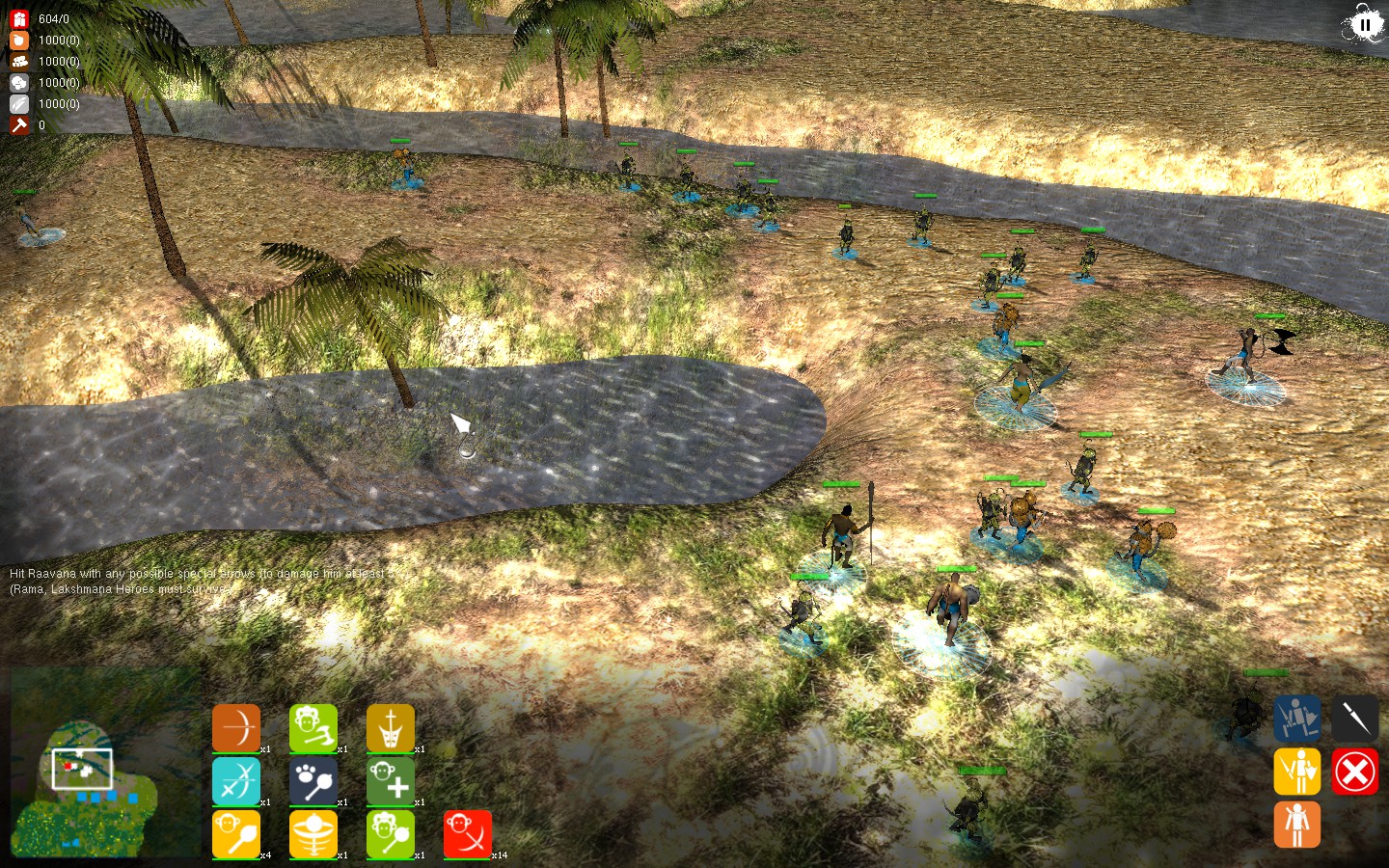Select the orange bow arrow ability
The width and height of the screenshot is (1389, 868).
[236, 728]
